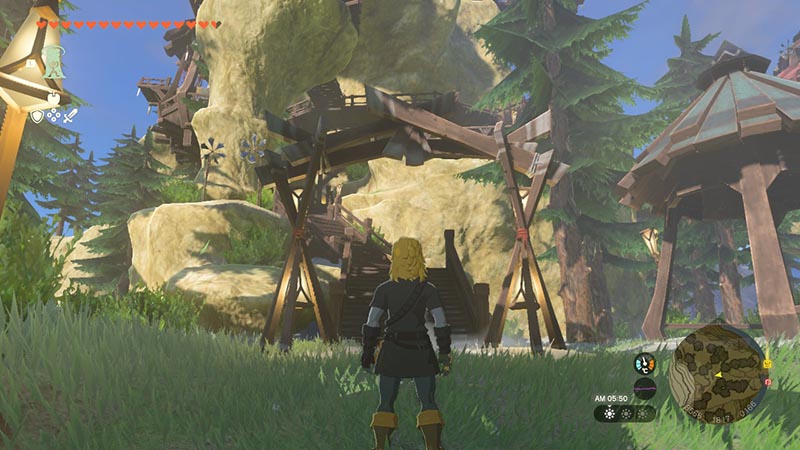Viewport: 800px width, 450px height.
Task: Select the ability wheel icon beside minimap
Action: tap(645, 364)
